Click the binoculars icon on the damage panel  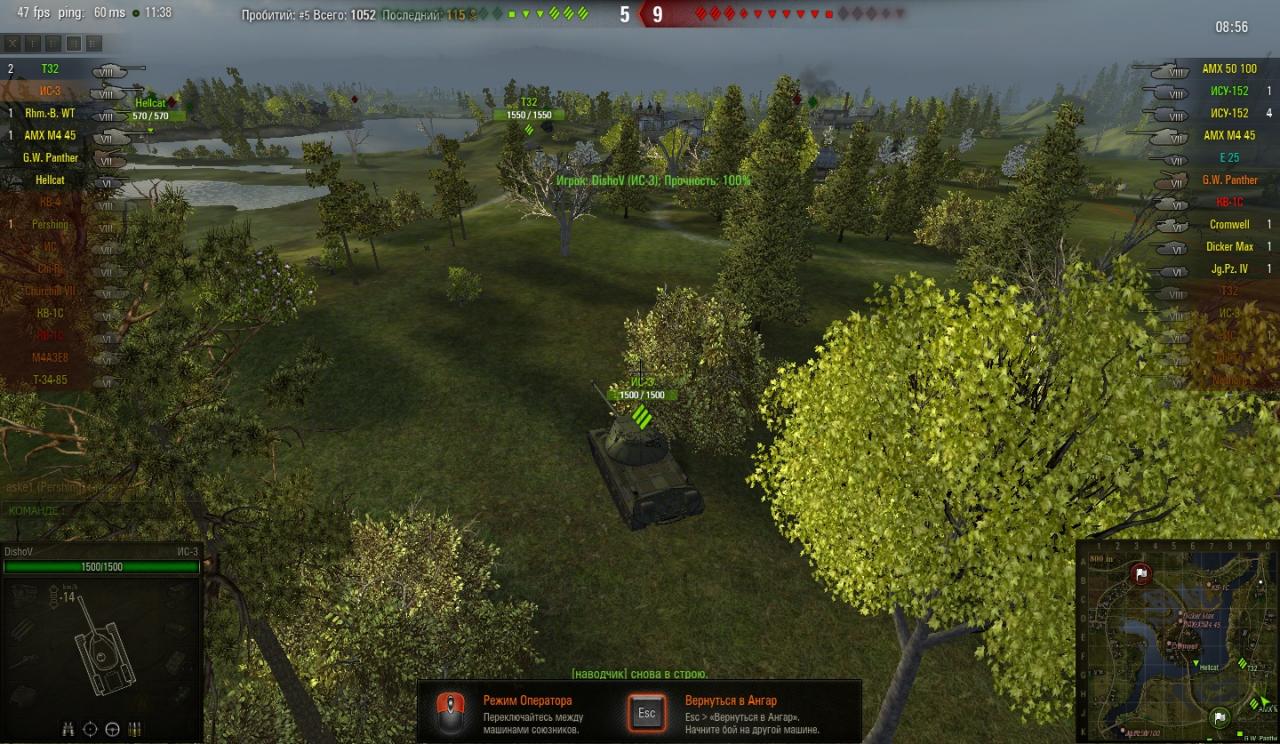(x=68, y=728)
